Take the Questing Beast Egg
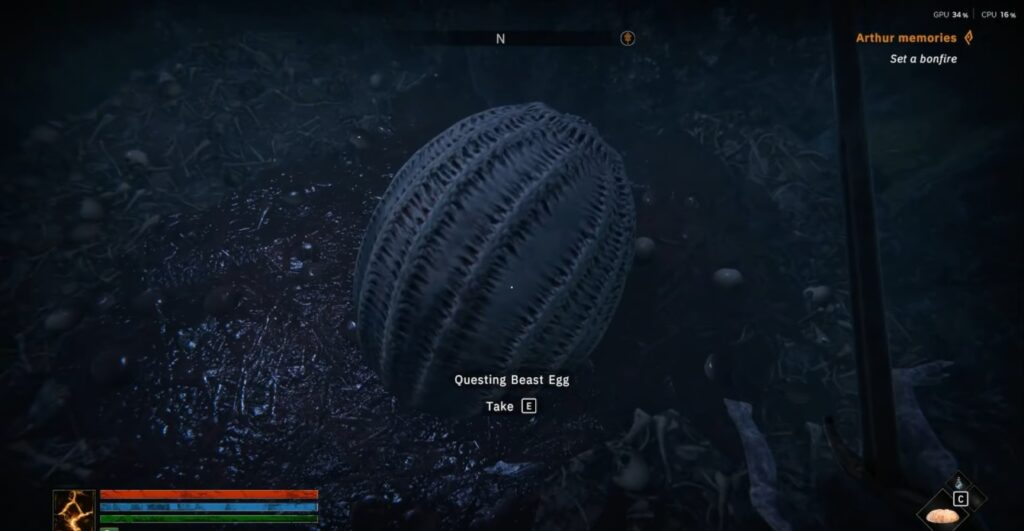 point(527,406)
